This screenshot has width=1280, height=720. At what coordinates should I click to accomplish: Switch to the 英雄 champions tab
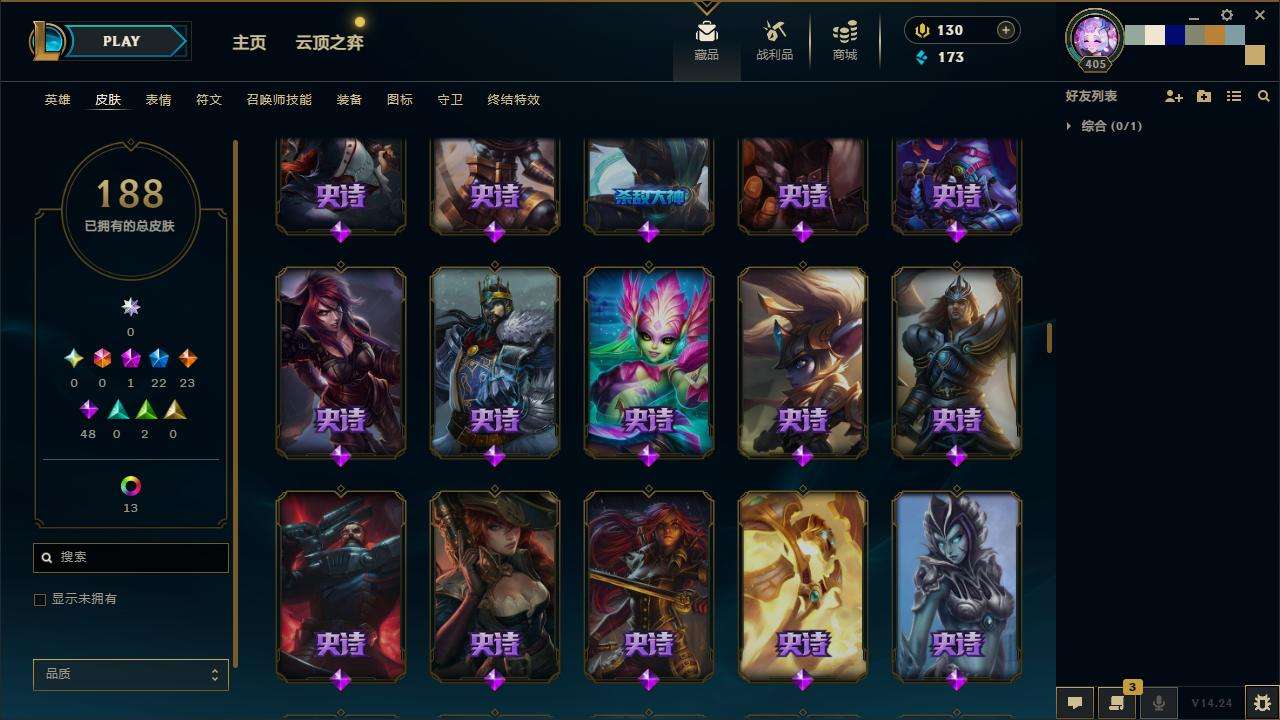coord(57,100)
